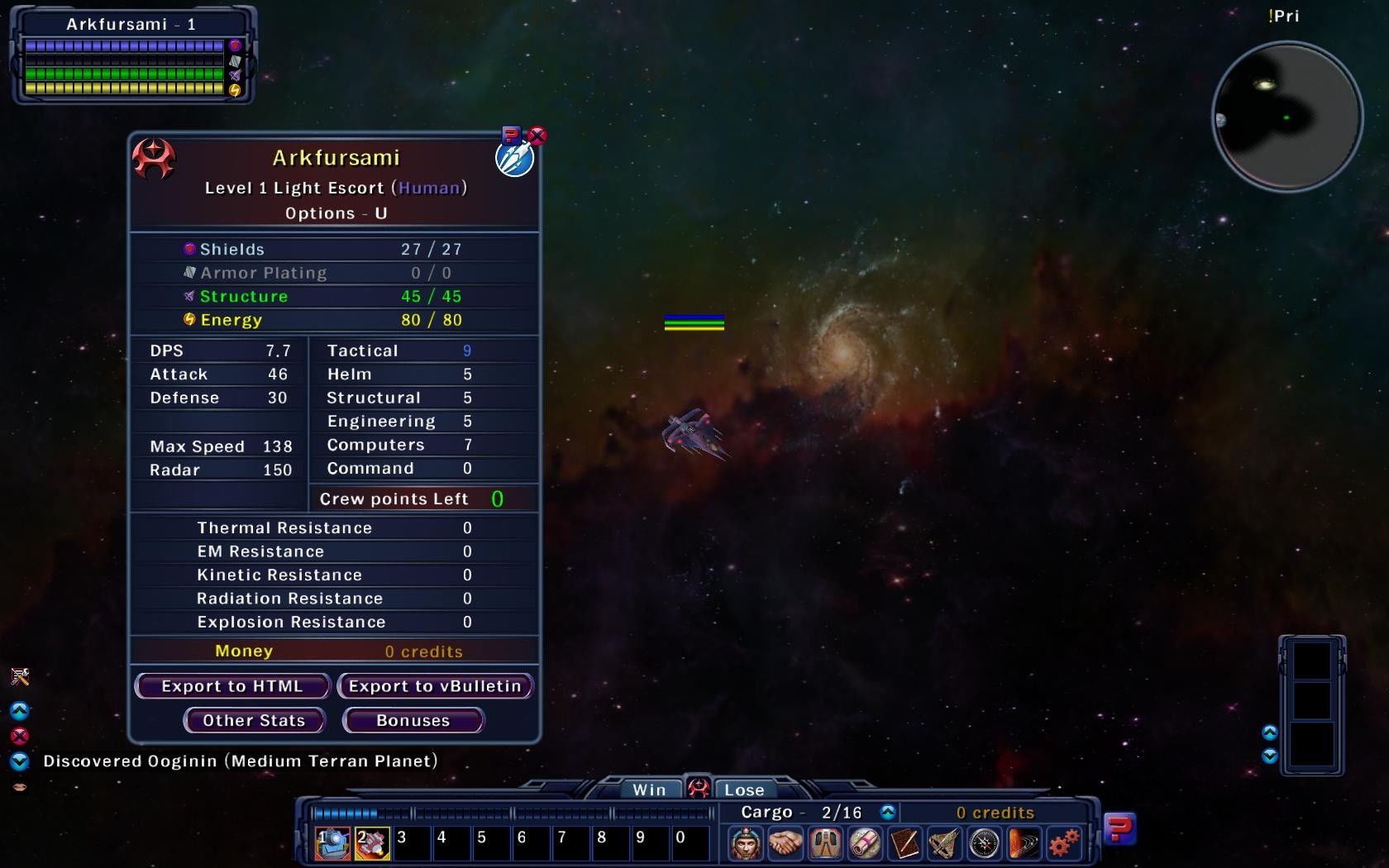1389x868 pixels.
Task: Click the minimap radar
Action: (x=1286, y=117)
